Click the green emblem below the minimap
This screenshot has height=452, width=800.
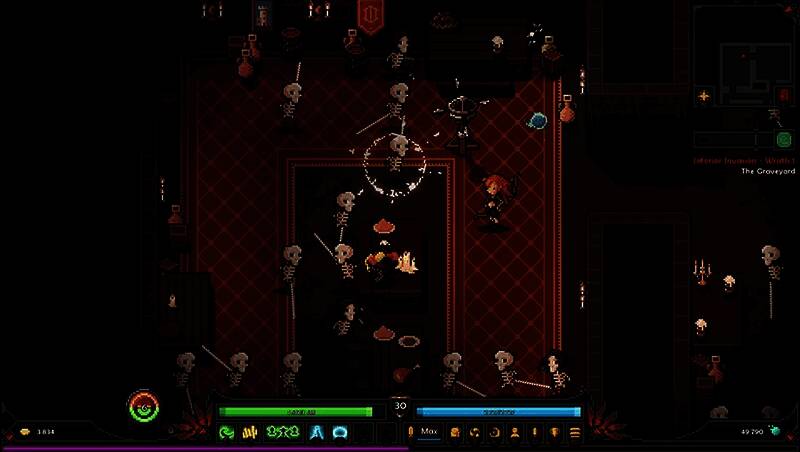pos(784,141)
